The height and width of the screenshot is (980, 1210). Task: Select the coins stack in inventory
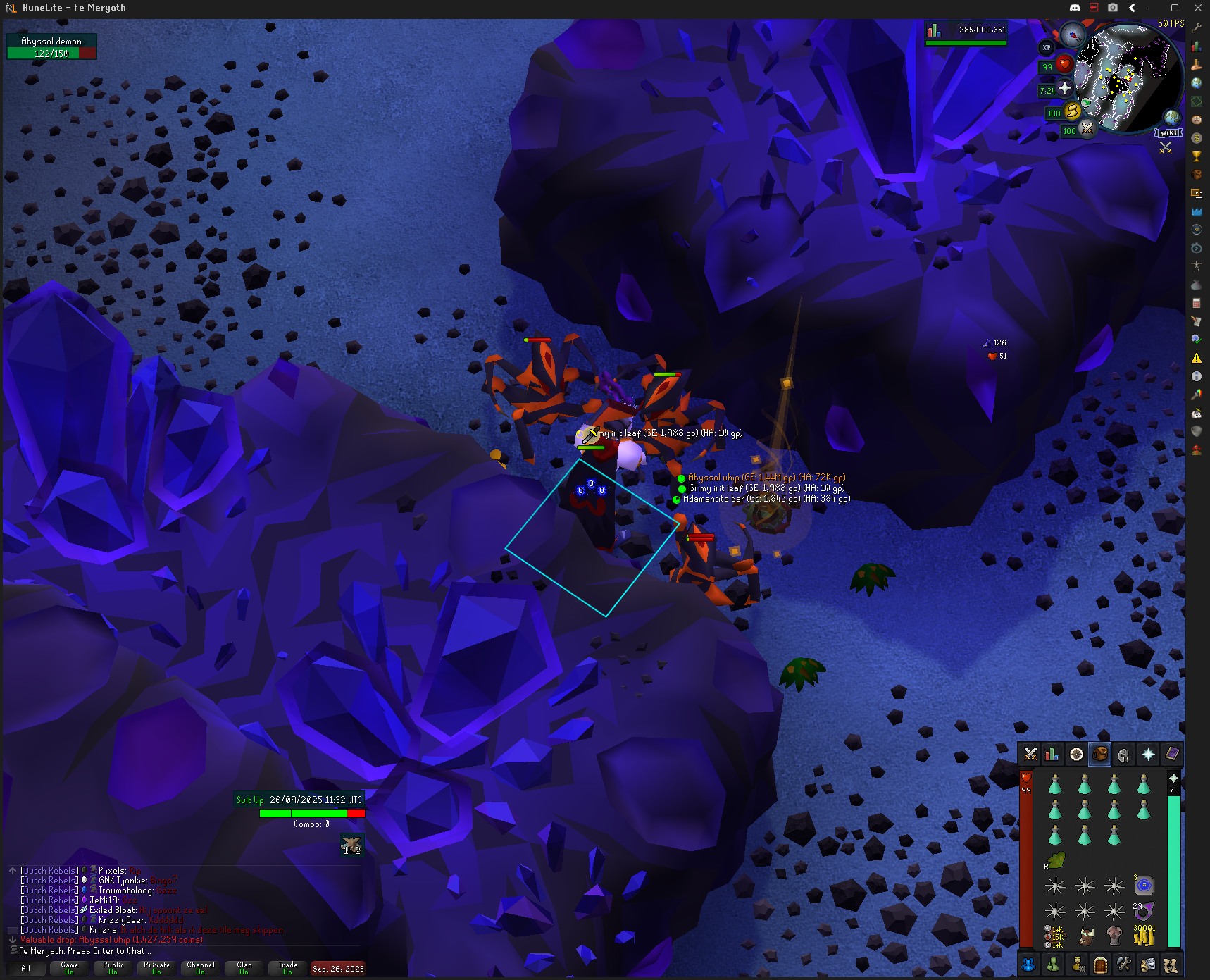[x=1144, y=936]
